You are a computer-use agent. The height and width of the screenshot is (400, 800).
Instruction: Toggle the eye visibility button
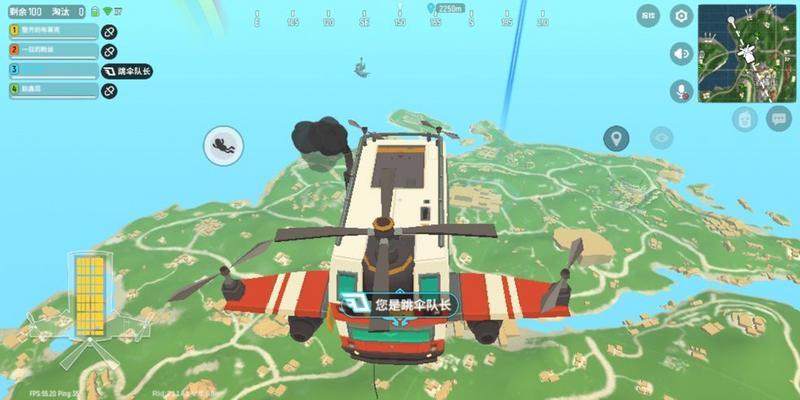pos(660,138)
